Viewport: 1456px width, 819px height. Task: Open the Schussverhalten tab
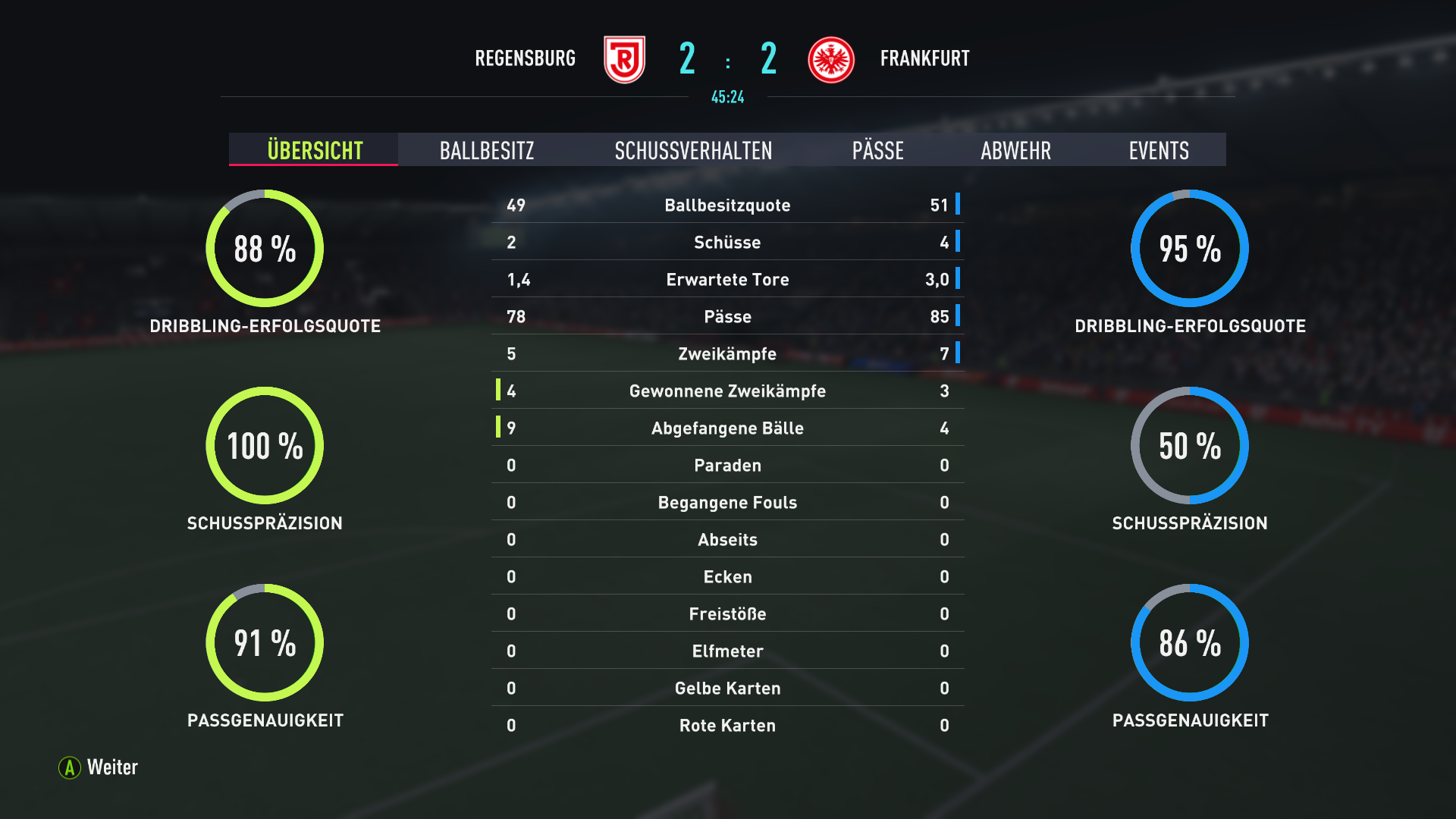(693, 150)
